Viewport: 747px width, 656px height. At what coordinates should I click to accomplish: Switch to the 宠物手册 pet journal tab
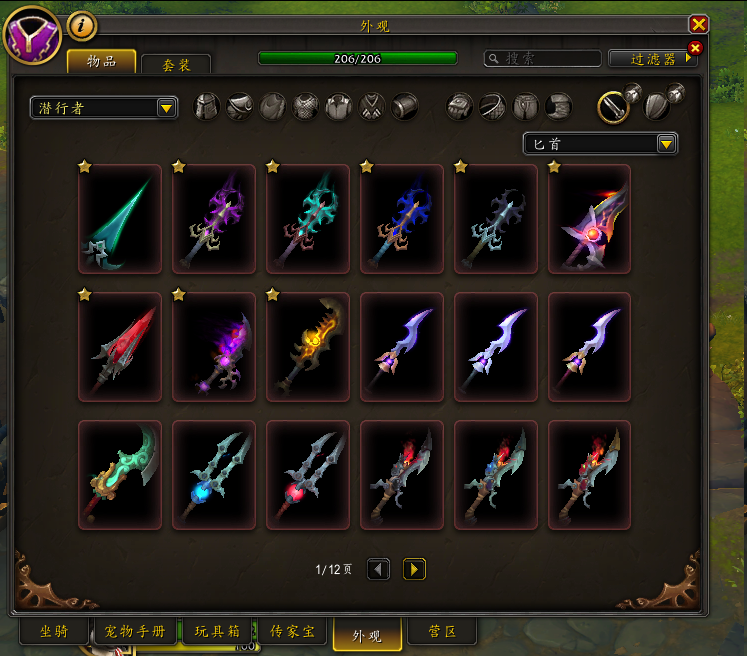(x=135, y=632)
